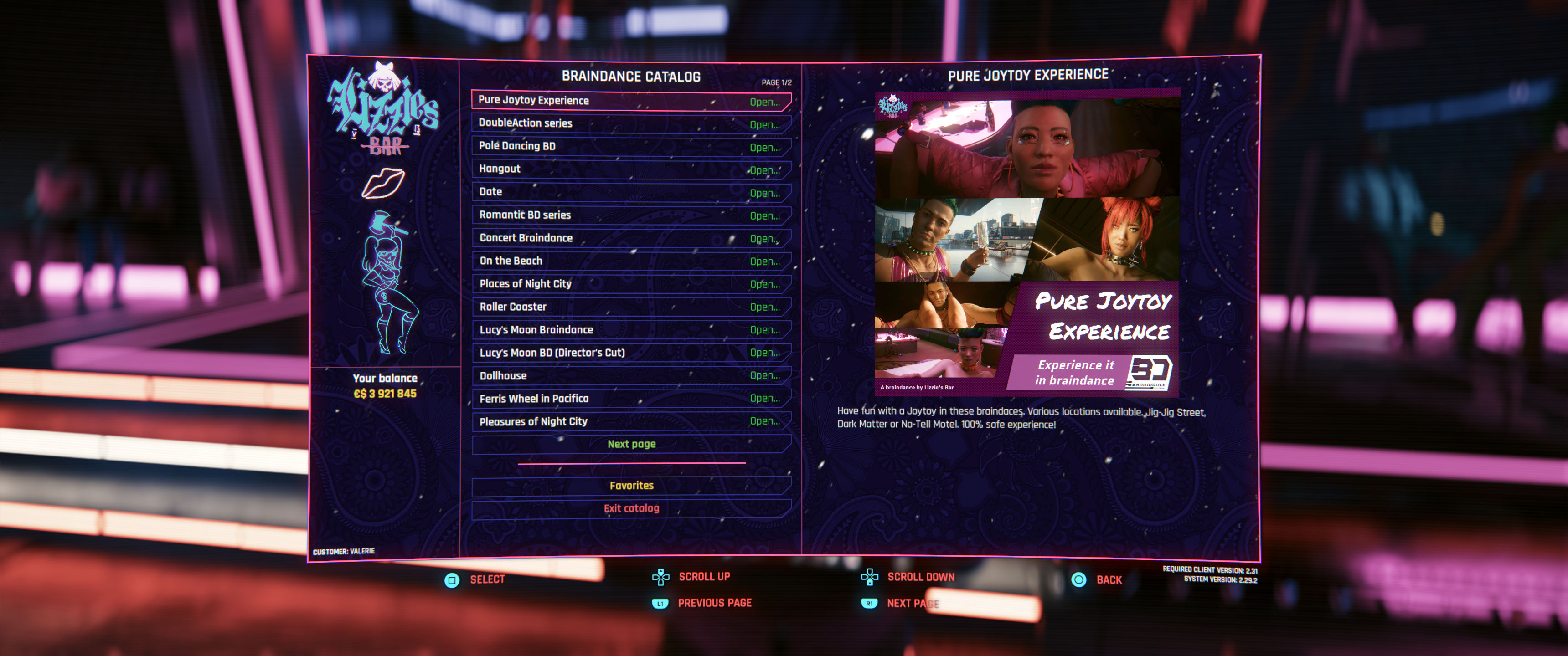Choose the Dollhouse braindance
The image size is (1568, 656).
coord(630,375)
